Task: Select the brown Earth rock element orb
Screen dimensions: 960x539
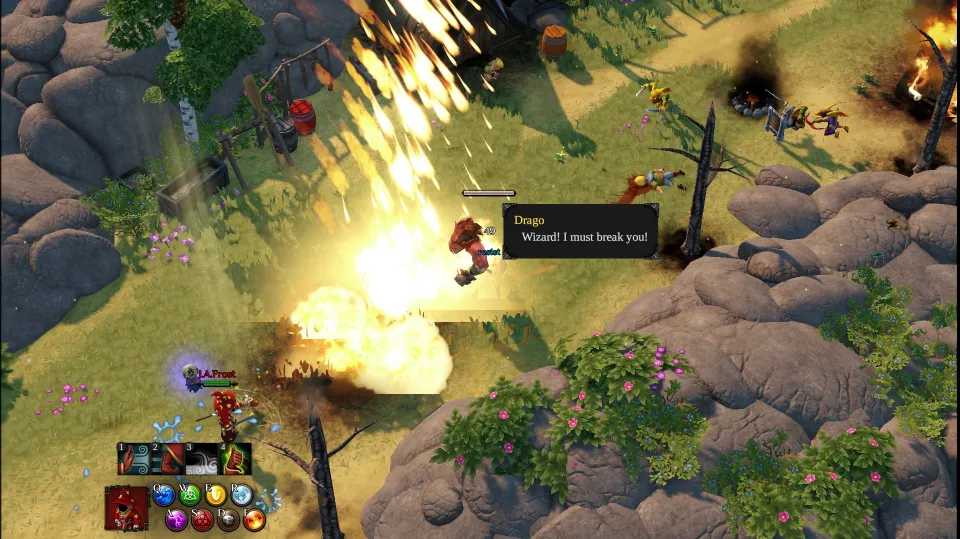Action: 228,519
